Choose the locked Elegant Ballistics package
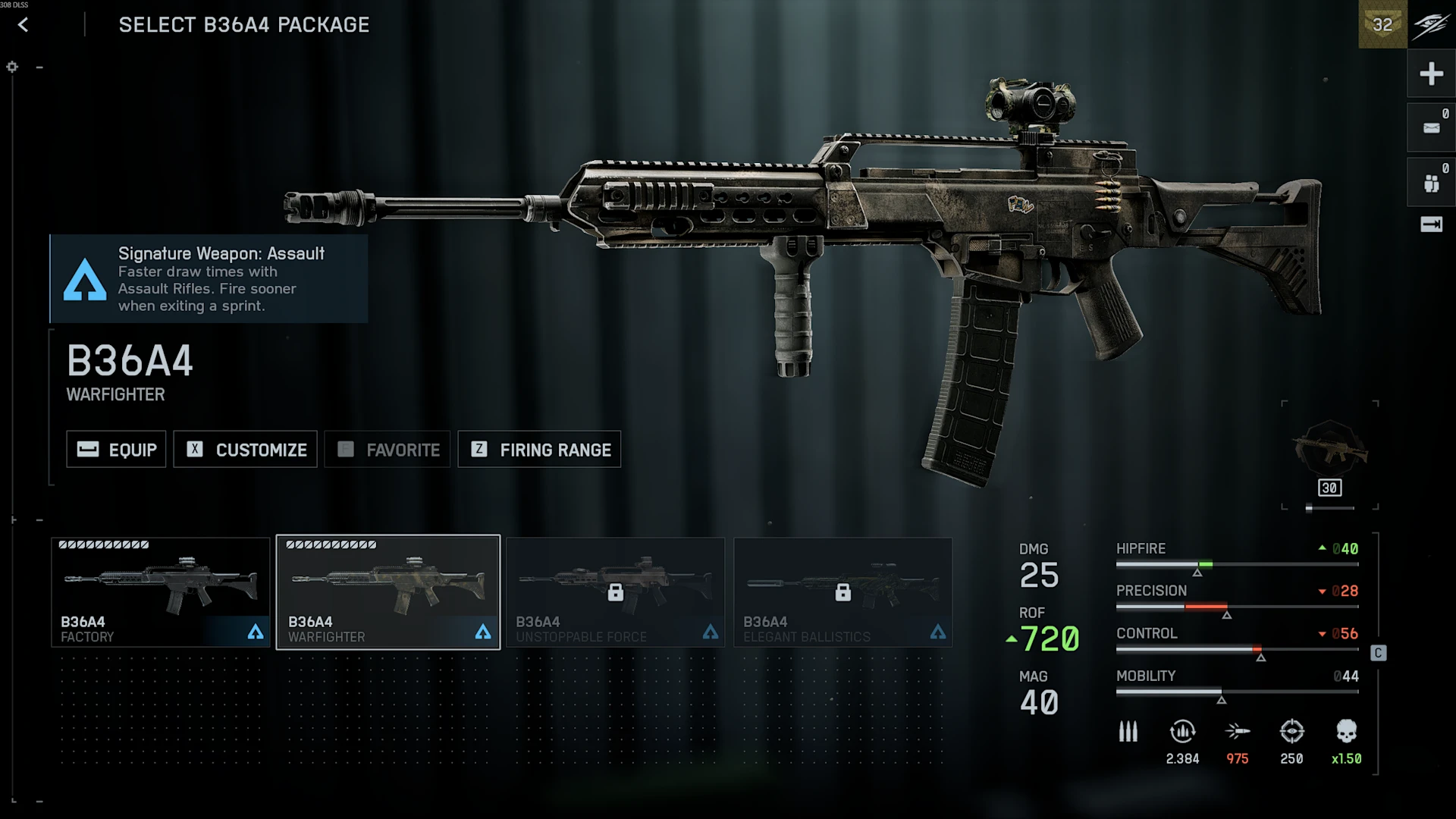 coord(843,592)
